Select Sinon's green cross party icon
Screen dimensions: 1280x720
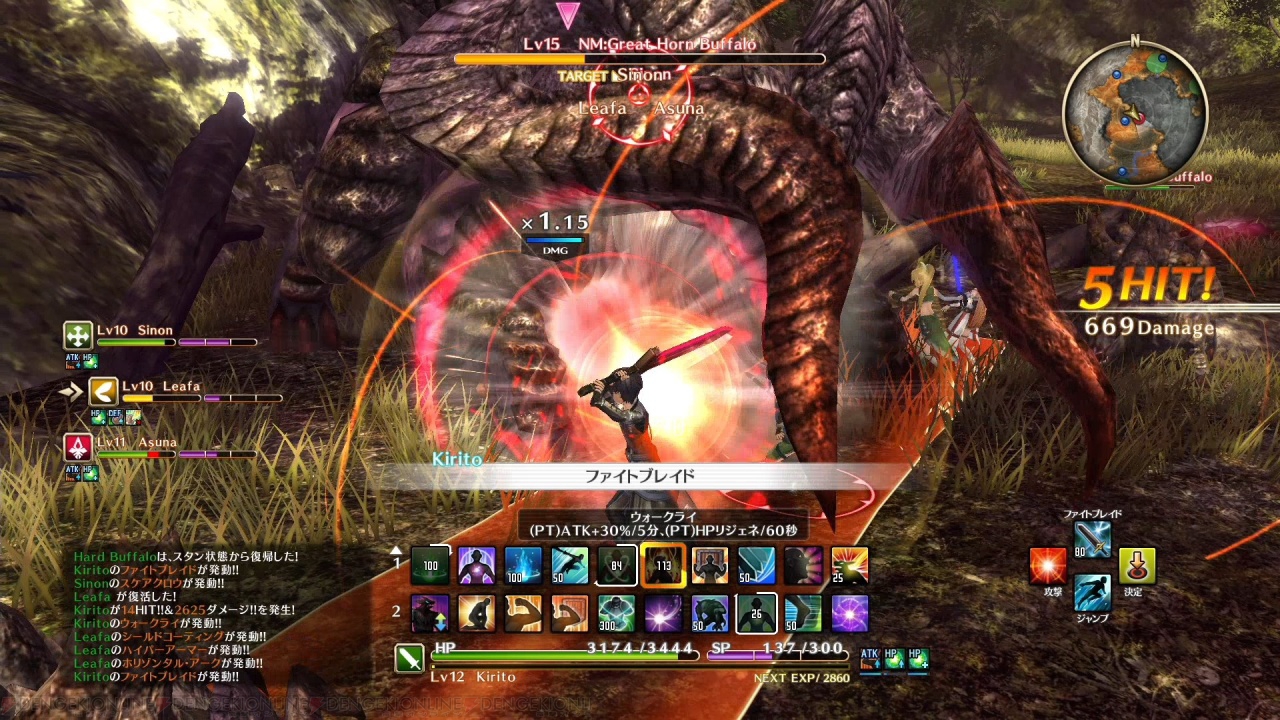click(78, 335)
